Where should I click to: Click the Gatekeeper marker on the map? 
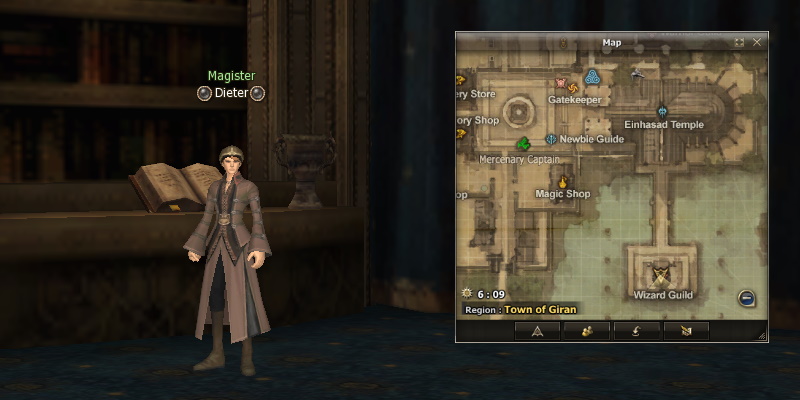(560, 82)
